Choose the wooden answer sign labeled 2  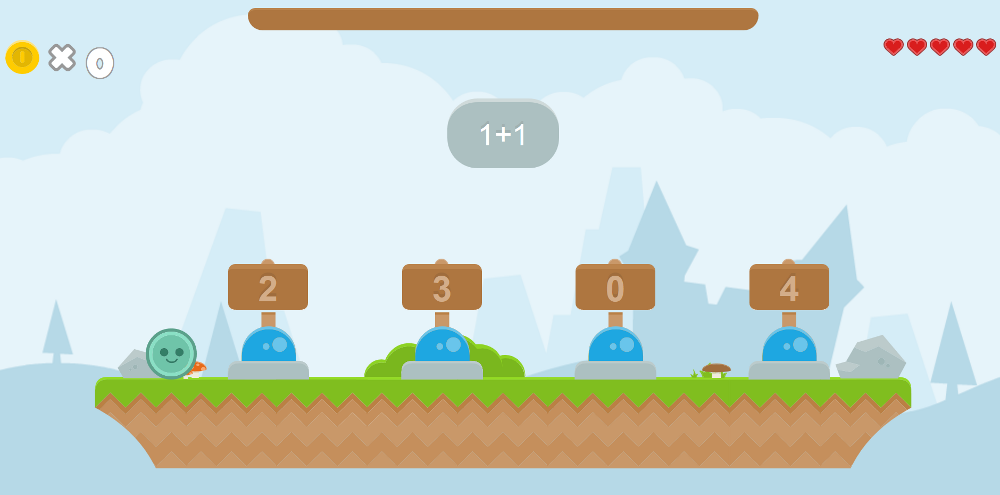[268, 288]
